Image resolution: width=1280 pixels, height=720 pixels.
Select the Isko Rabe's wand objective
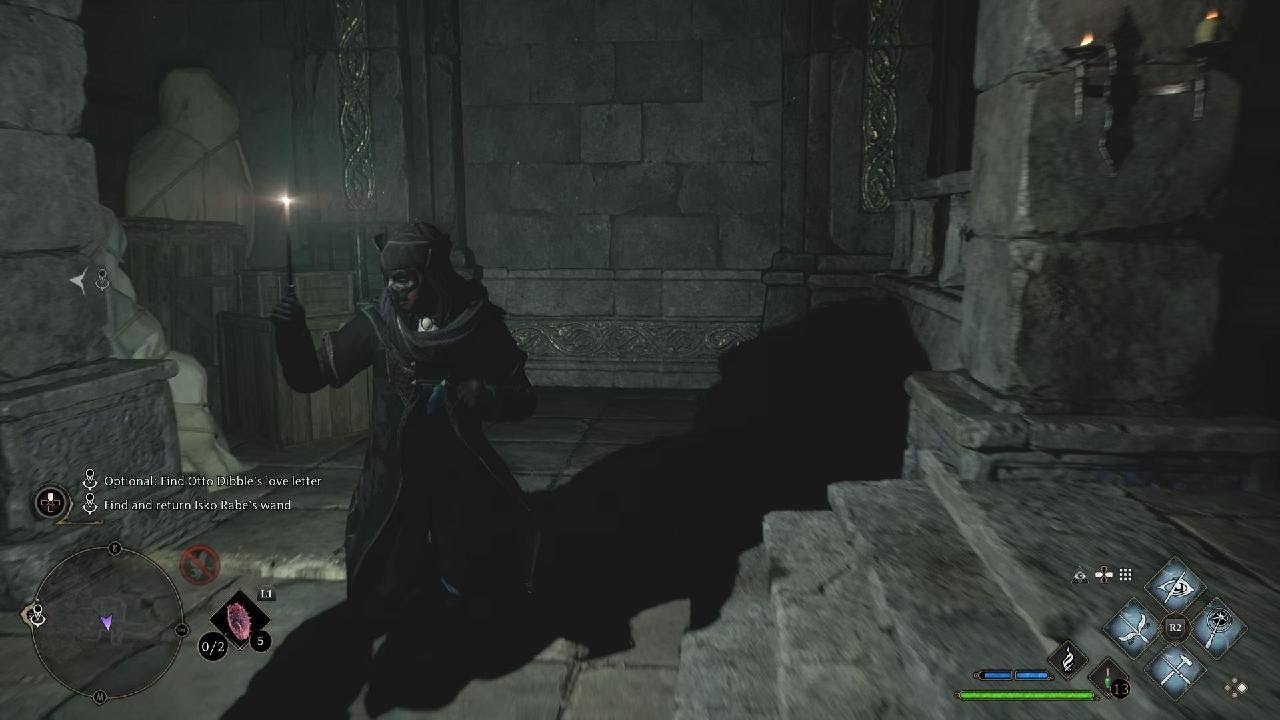197,505
